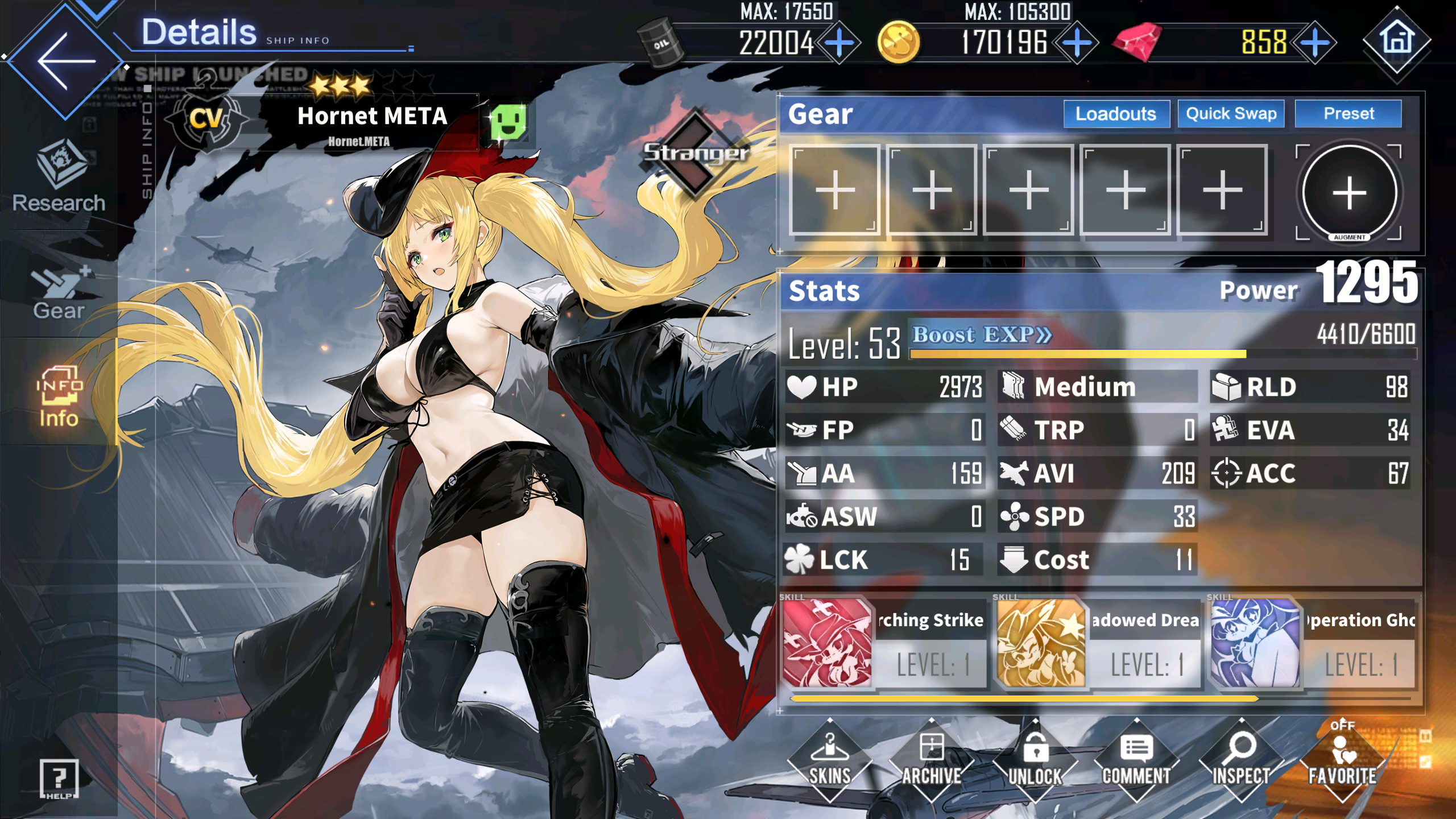Open the gear Preset options
Viewport: 1456px width, 819px height.
[1348, 114]
